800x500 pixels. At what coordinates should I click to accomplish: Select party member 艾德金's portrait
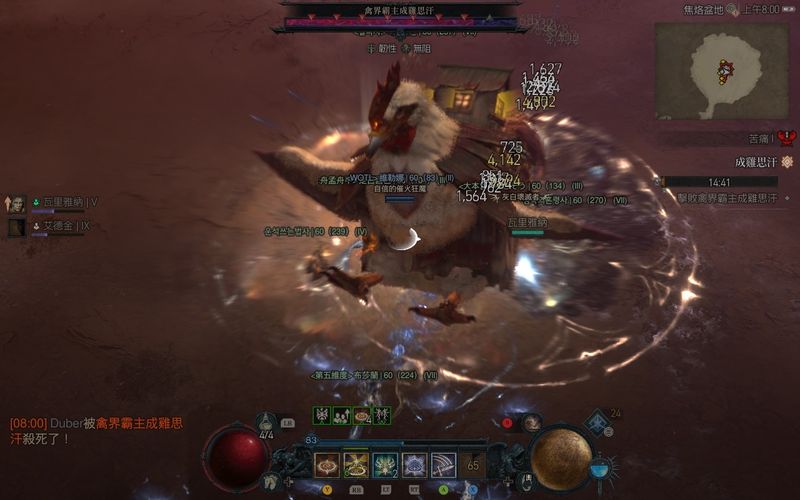pos(17,227)
